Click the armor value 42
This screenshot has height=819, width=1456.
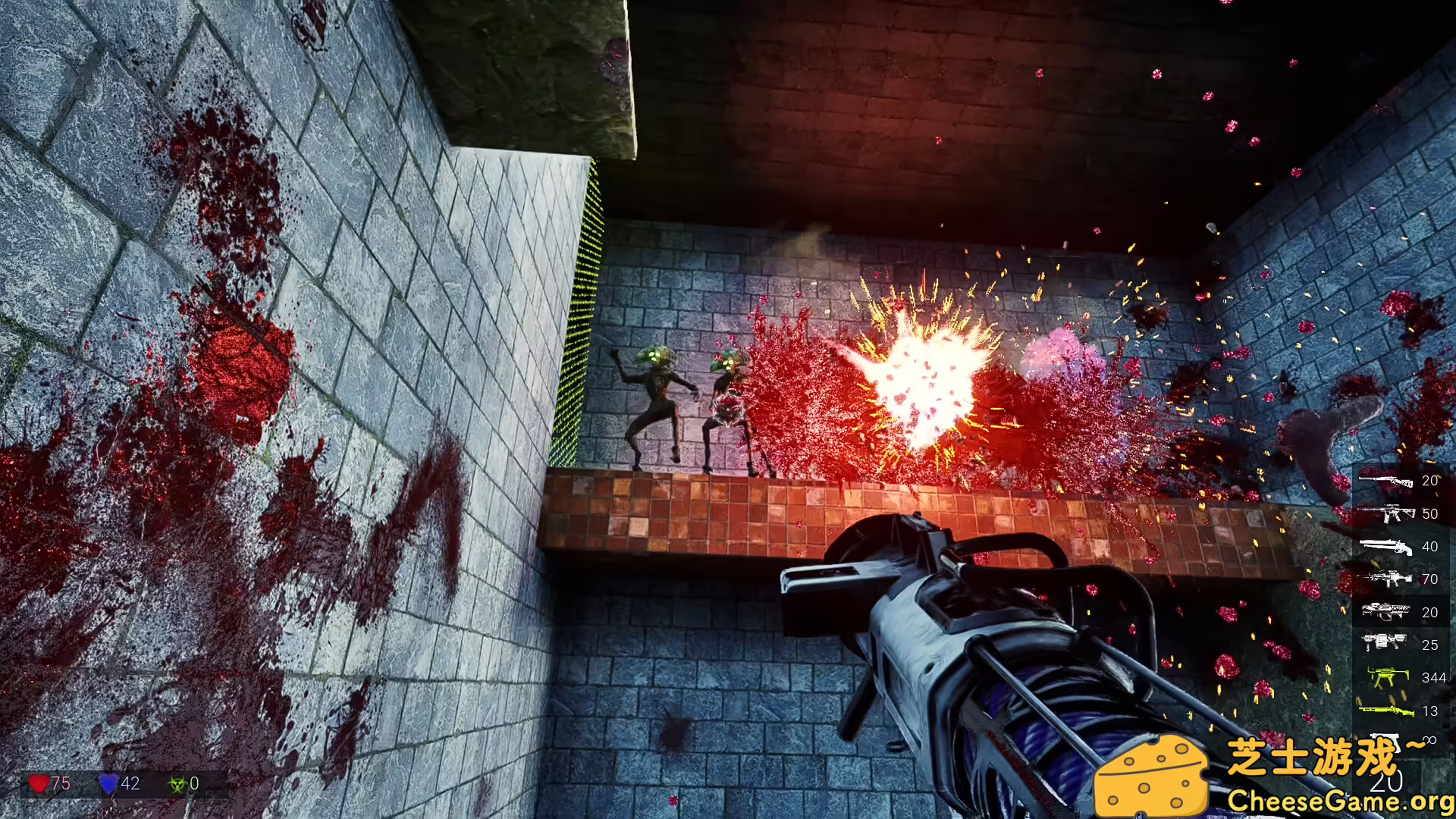coord(130,783)
